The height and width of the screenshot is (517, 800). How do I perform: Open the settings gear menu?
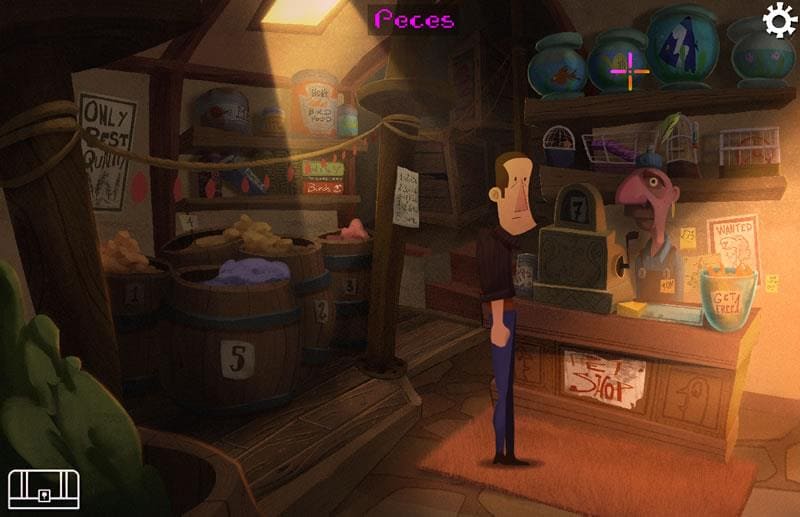(x=779, y=20)
